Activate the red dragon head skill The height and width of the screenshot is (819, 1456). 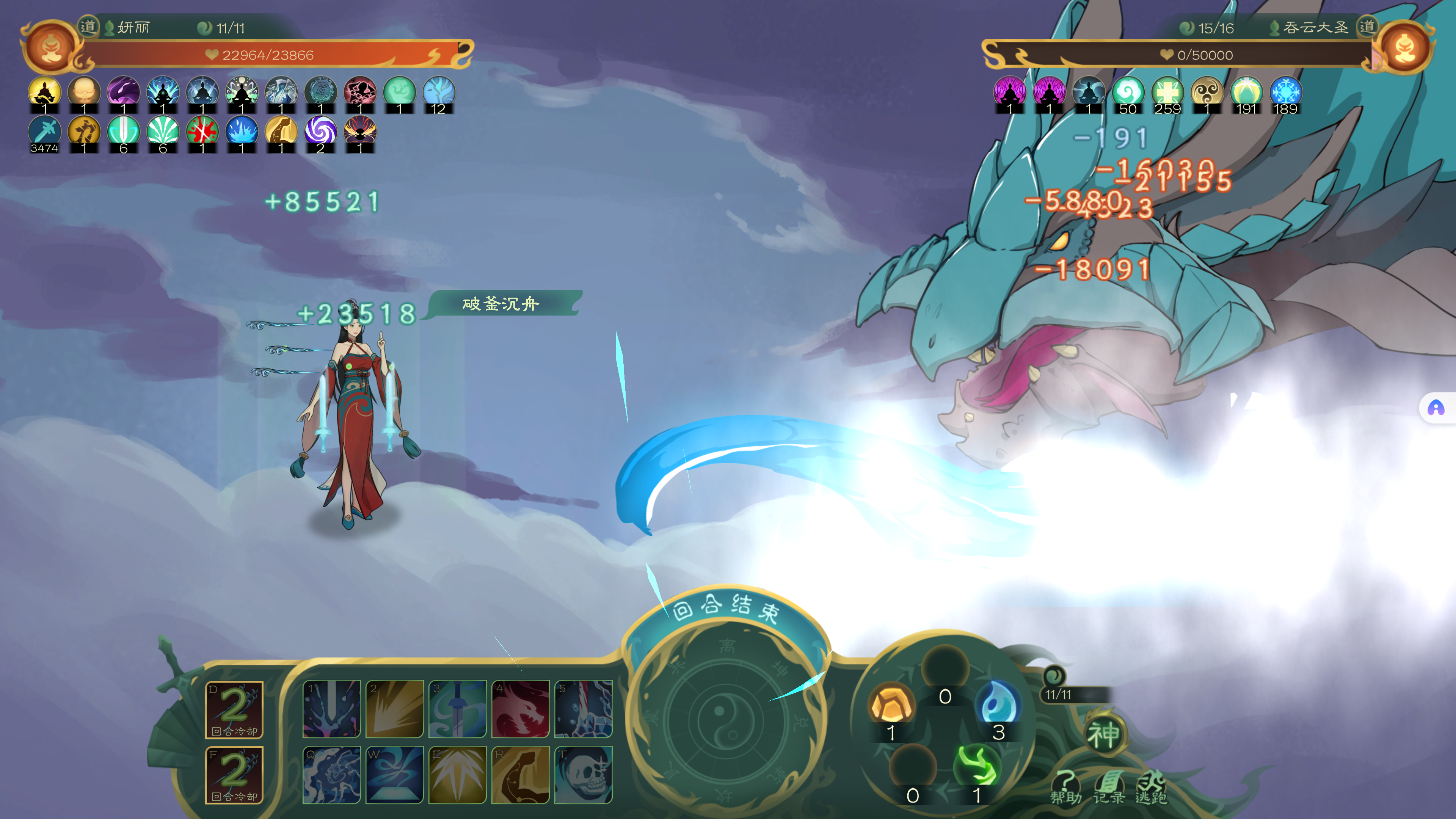pyautogui.click(x=520, y=709)
